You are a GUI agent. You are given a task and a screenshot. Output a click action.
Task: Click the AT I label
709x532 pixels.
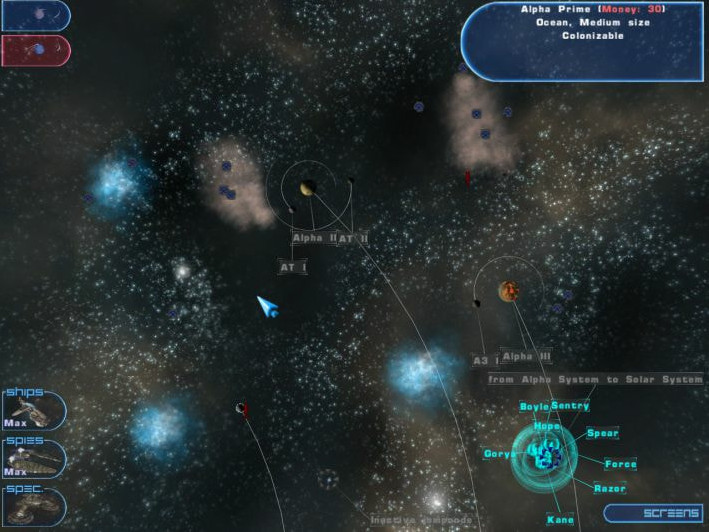point(292,268)
